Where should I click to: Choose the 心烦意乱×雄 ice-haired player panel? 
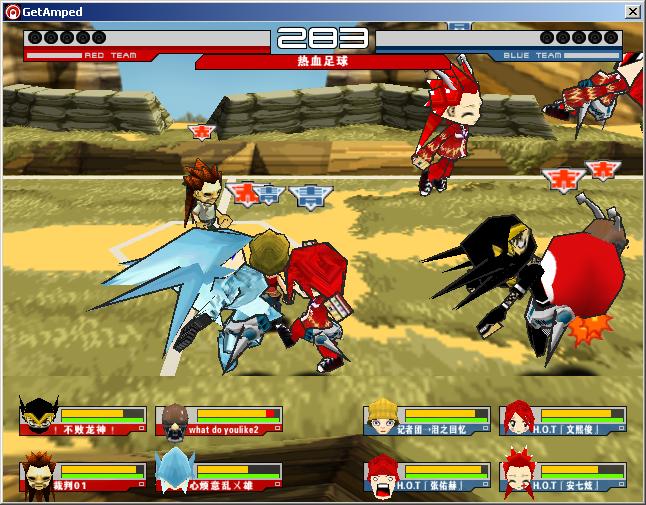[x=220, y=477]
